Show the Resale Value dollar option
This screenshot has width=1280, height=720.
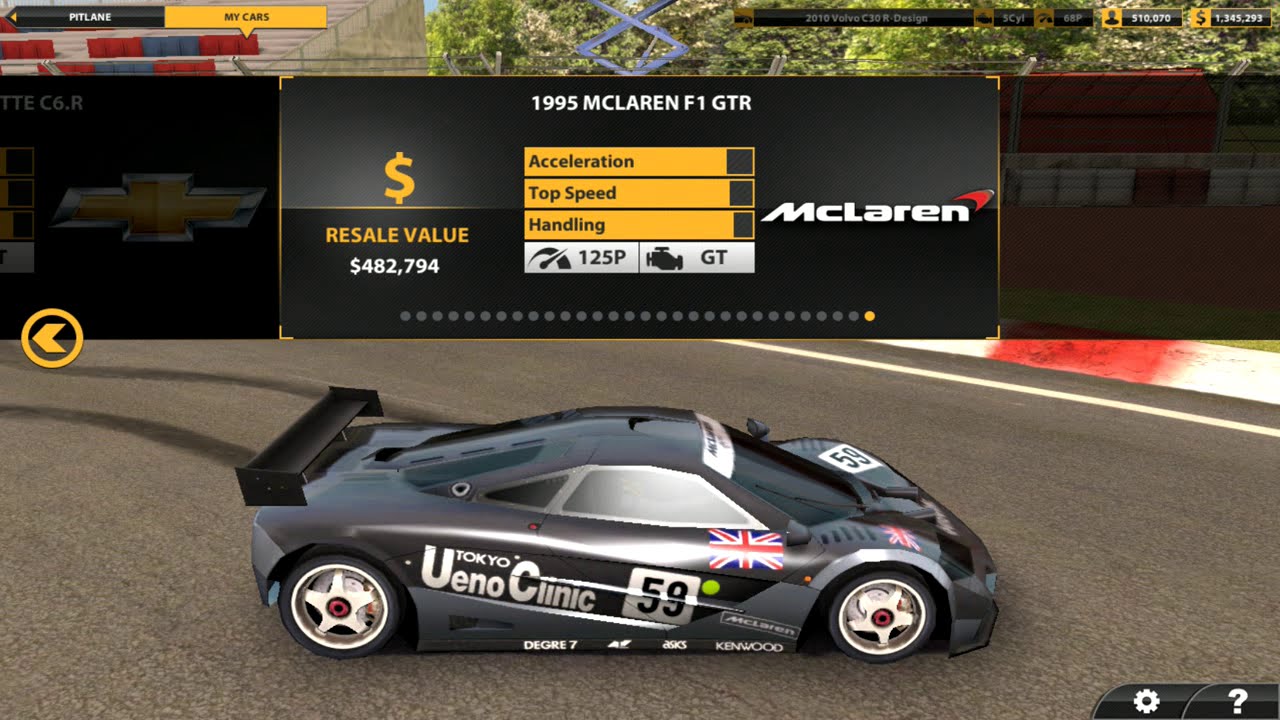click(x=398, y=182)
